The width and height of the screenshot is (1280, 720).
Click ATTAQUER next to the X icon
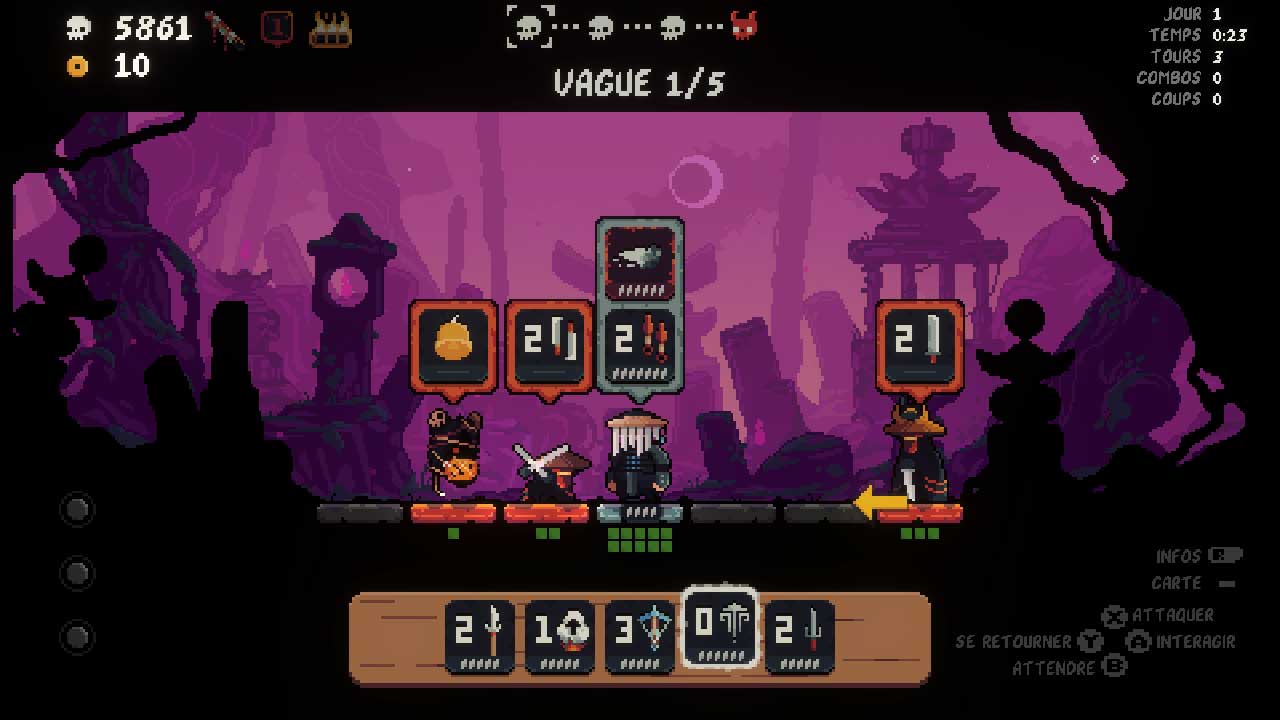tap(1170, 616)
